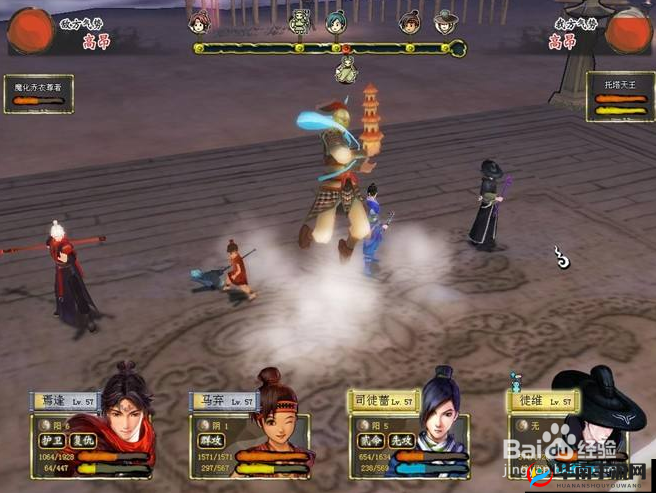Click the green monster turn-order icon
The width and height of the screenshot is (656, 493).
(x=300, y=21)
